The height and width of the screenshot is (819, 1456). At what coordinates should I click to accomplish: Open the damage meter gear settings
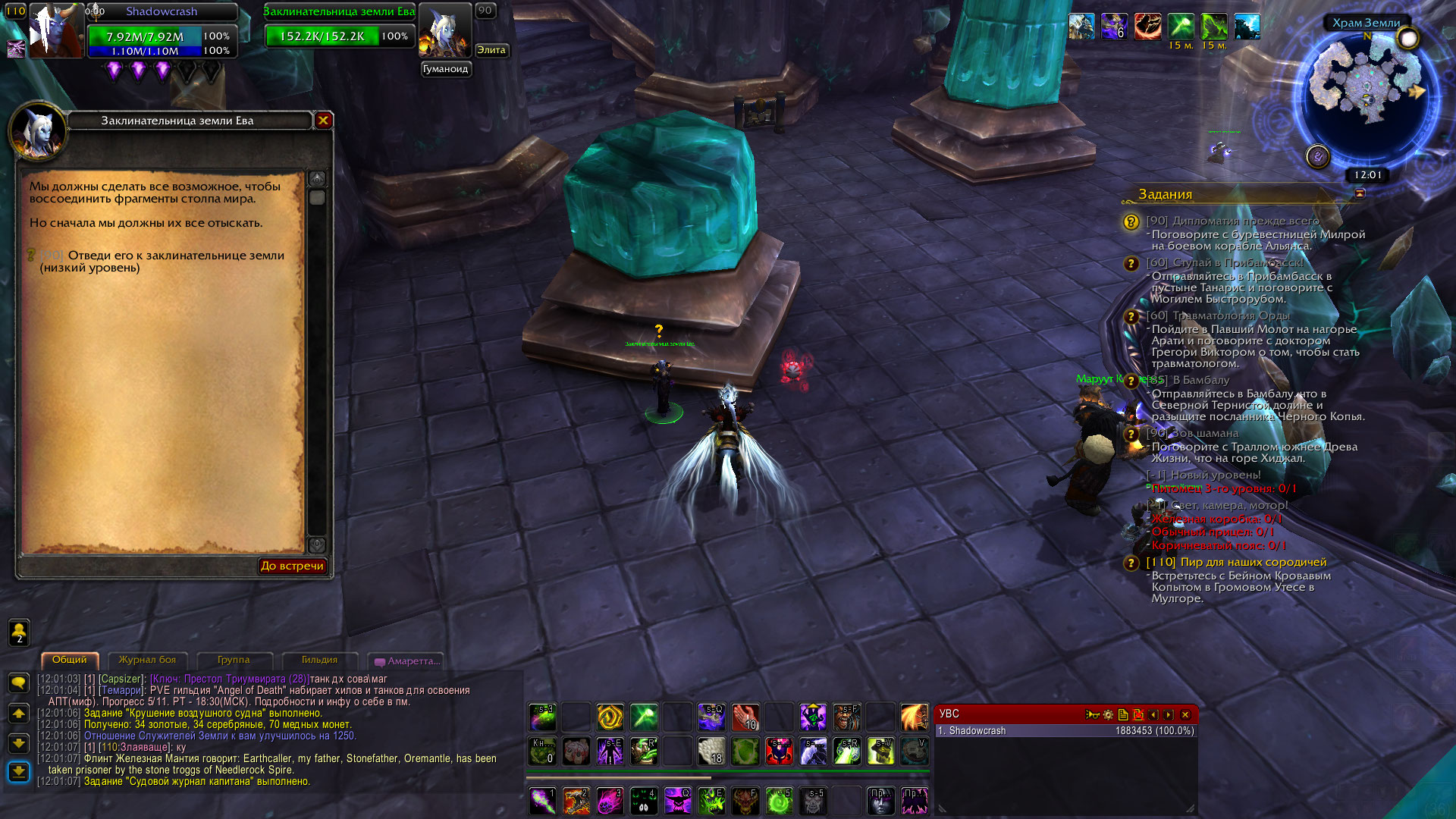pos(1108,714)
